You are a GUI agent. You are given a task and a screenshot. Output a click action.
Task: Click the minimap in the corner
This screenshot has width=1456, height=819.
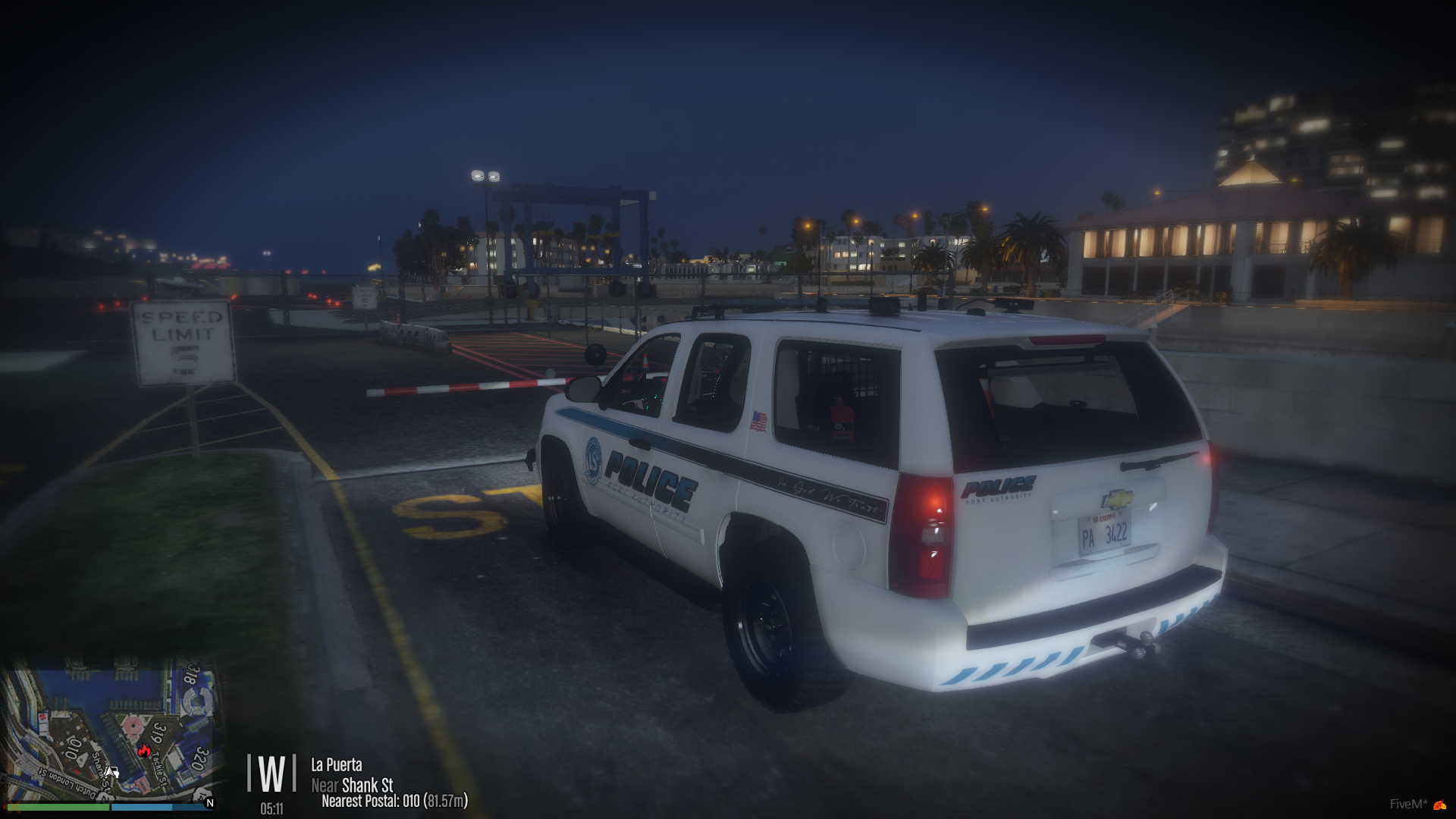(x=112, y=729)
